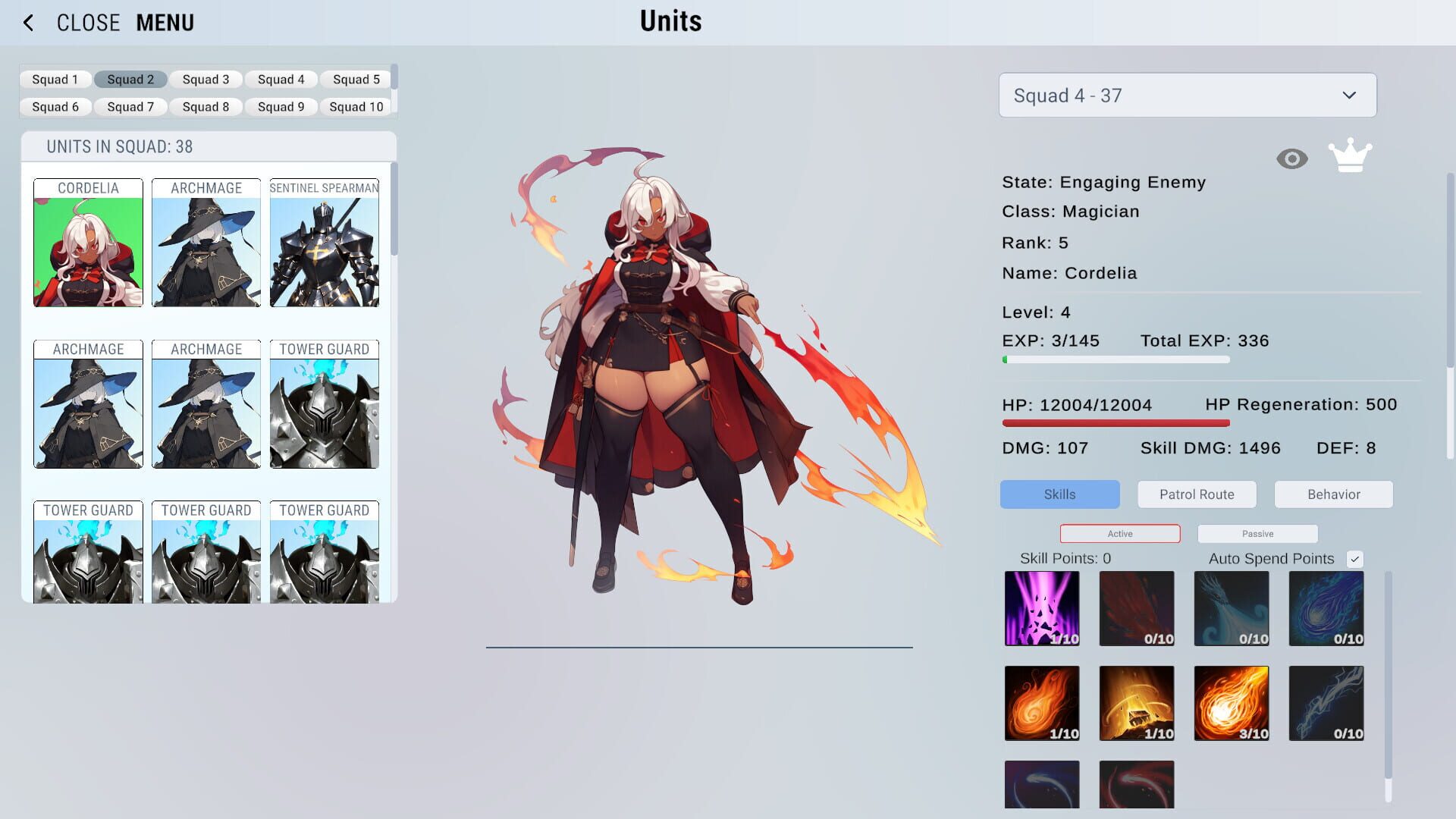The height and width of the screenshot is (819, 1456).
Task: Select the Squad 7 tab
Action: pos(130,106)
